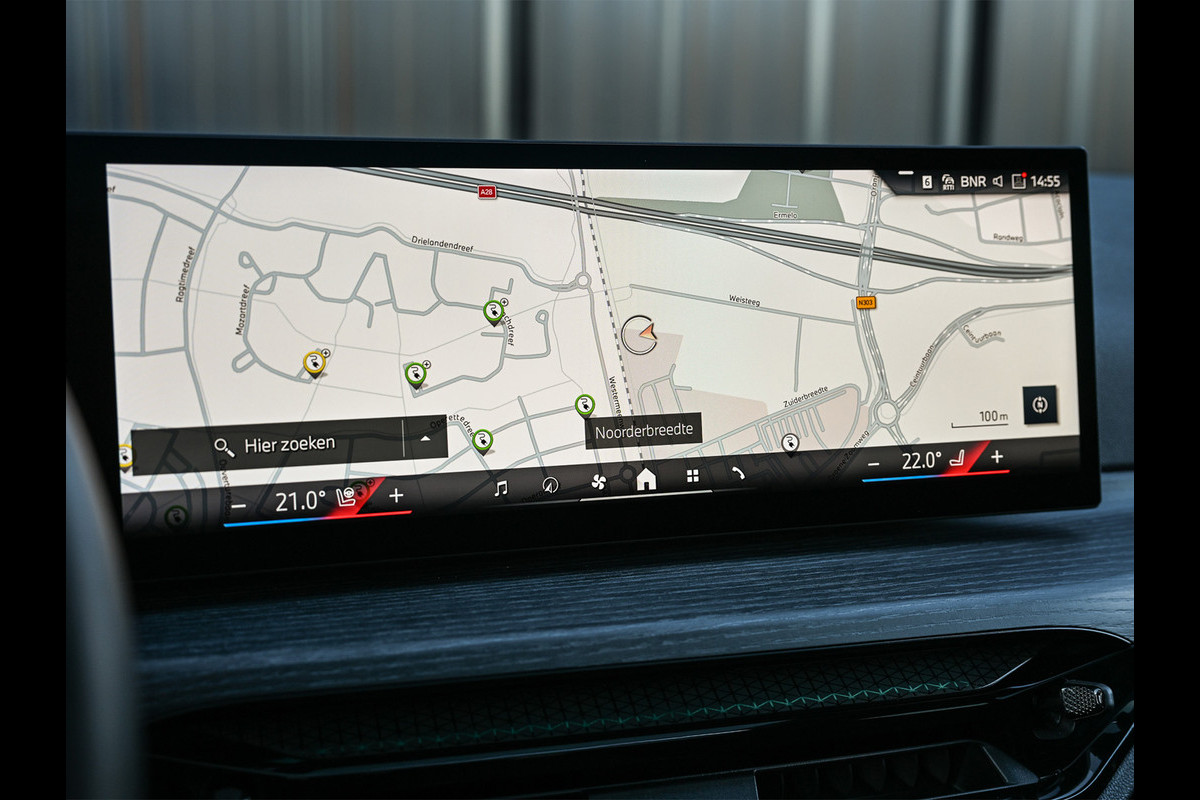Lower the driver temperature with minus
Image resolution: width=1200 pixels, height=800 pixels.
coord(239,505)
